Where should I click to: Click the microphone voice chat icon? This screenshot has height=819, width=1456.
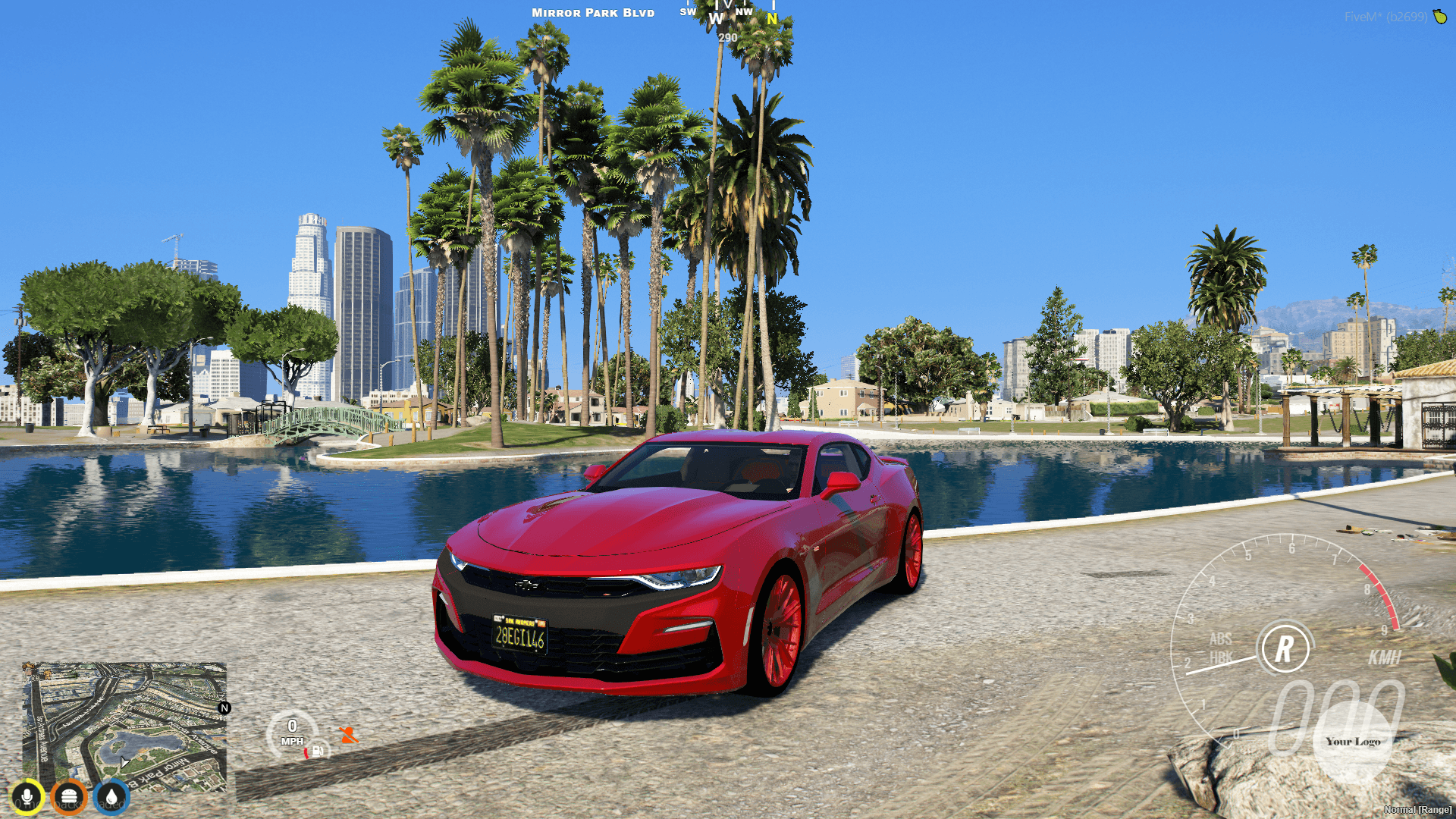(x=27, y=795)
